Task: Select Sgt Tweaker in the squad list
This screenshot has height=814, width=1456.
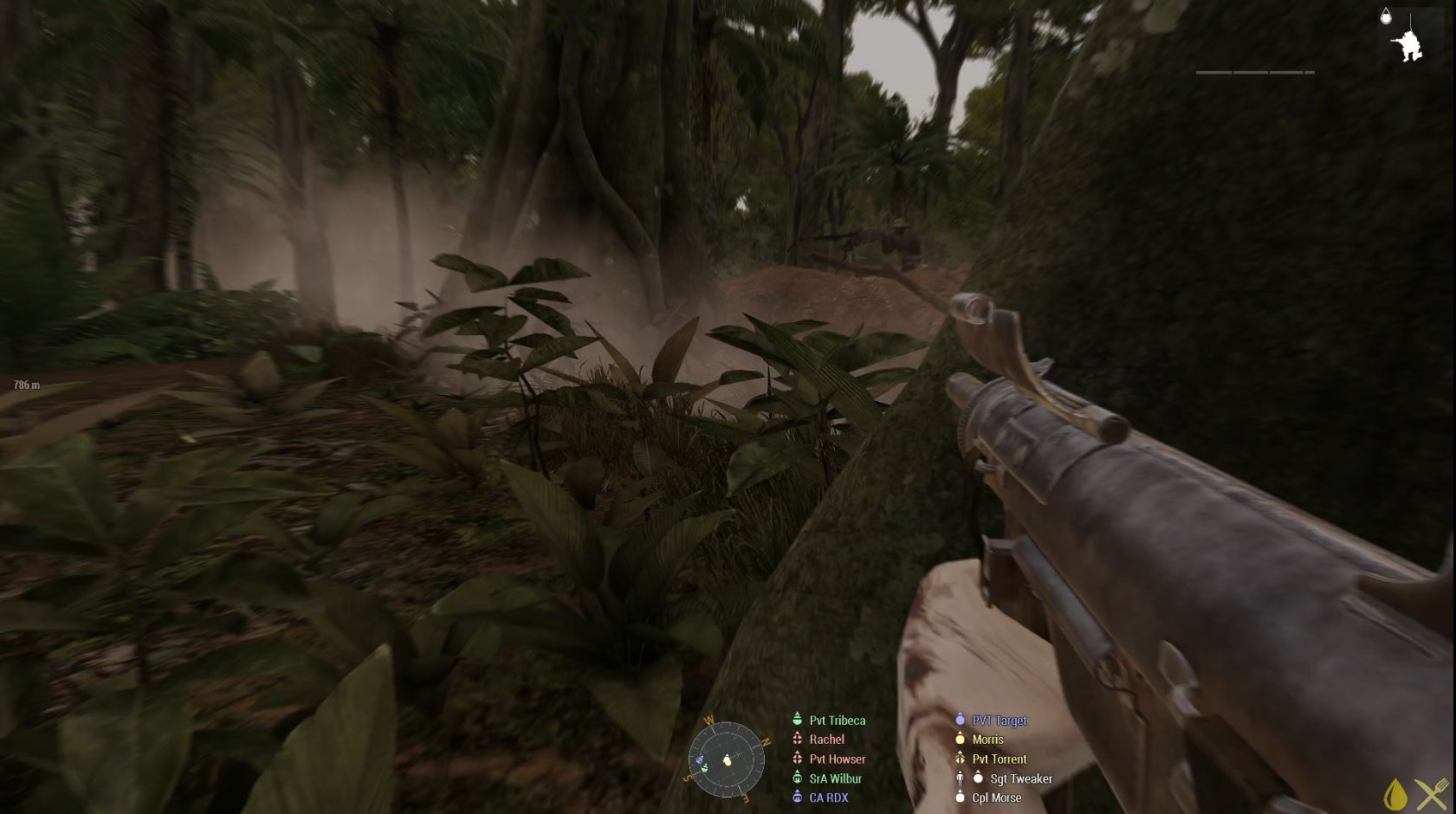Action: [x=1020, y=778]
